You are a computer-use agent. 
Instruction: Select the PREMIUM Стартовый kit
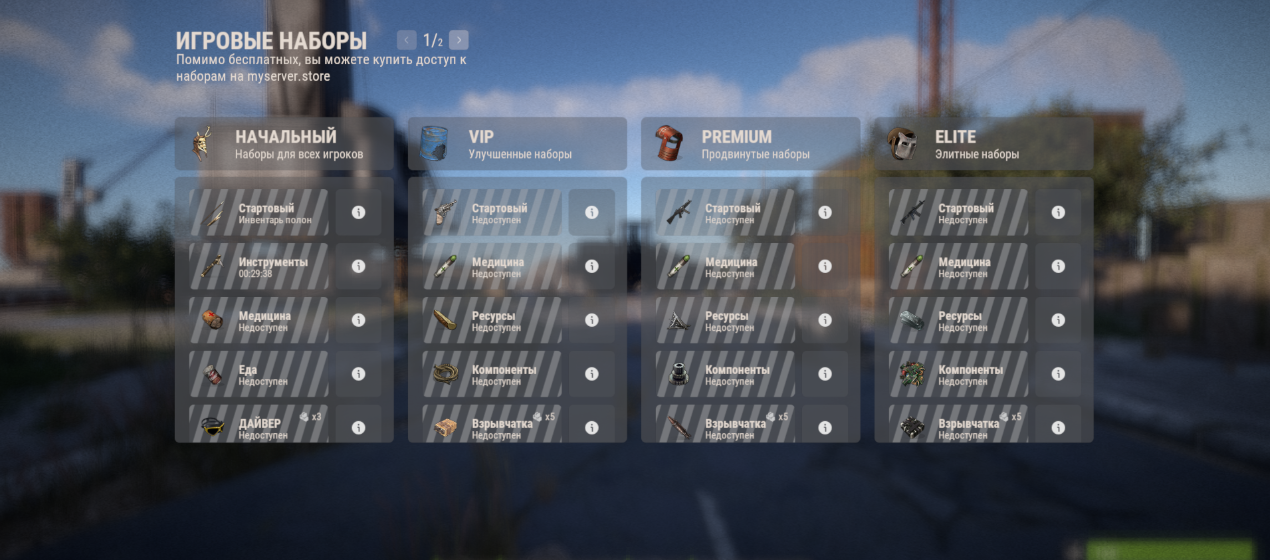point(724,213)
